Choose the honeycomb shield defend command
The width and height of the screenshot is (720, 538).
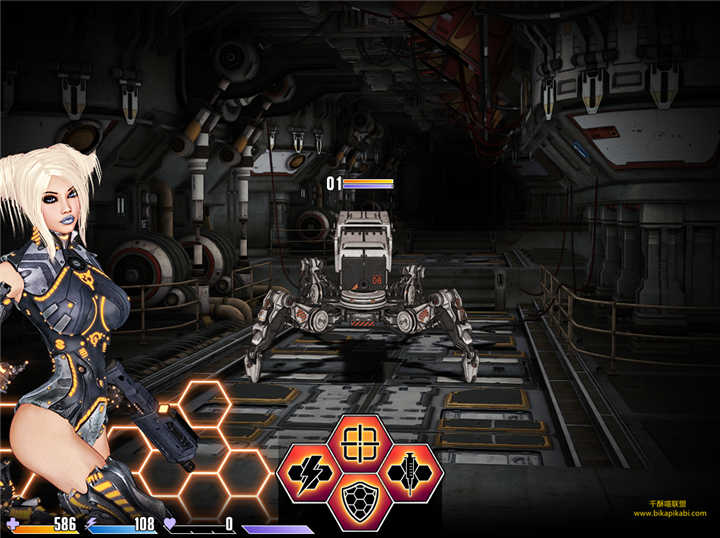click(x=359, y=500)
